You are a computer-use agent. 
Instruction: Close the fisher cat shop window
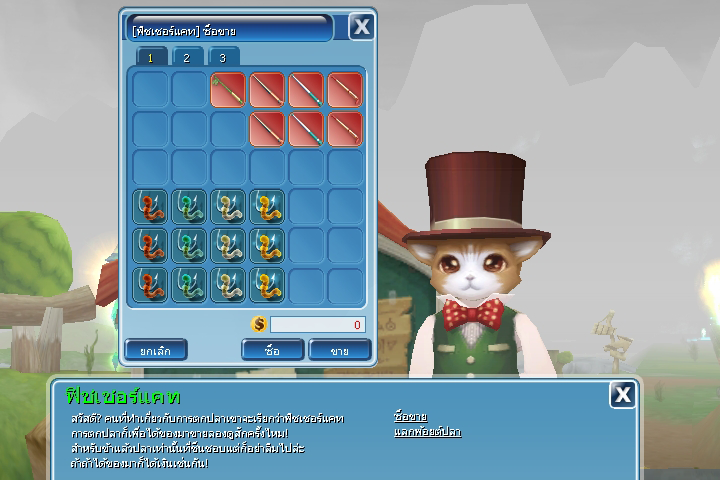pyautogui.click(x=361, y=27)
